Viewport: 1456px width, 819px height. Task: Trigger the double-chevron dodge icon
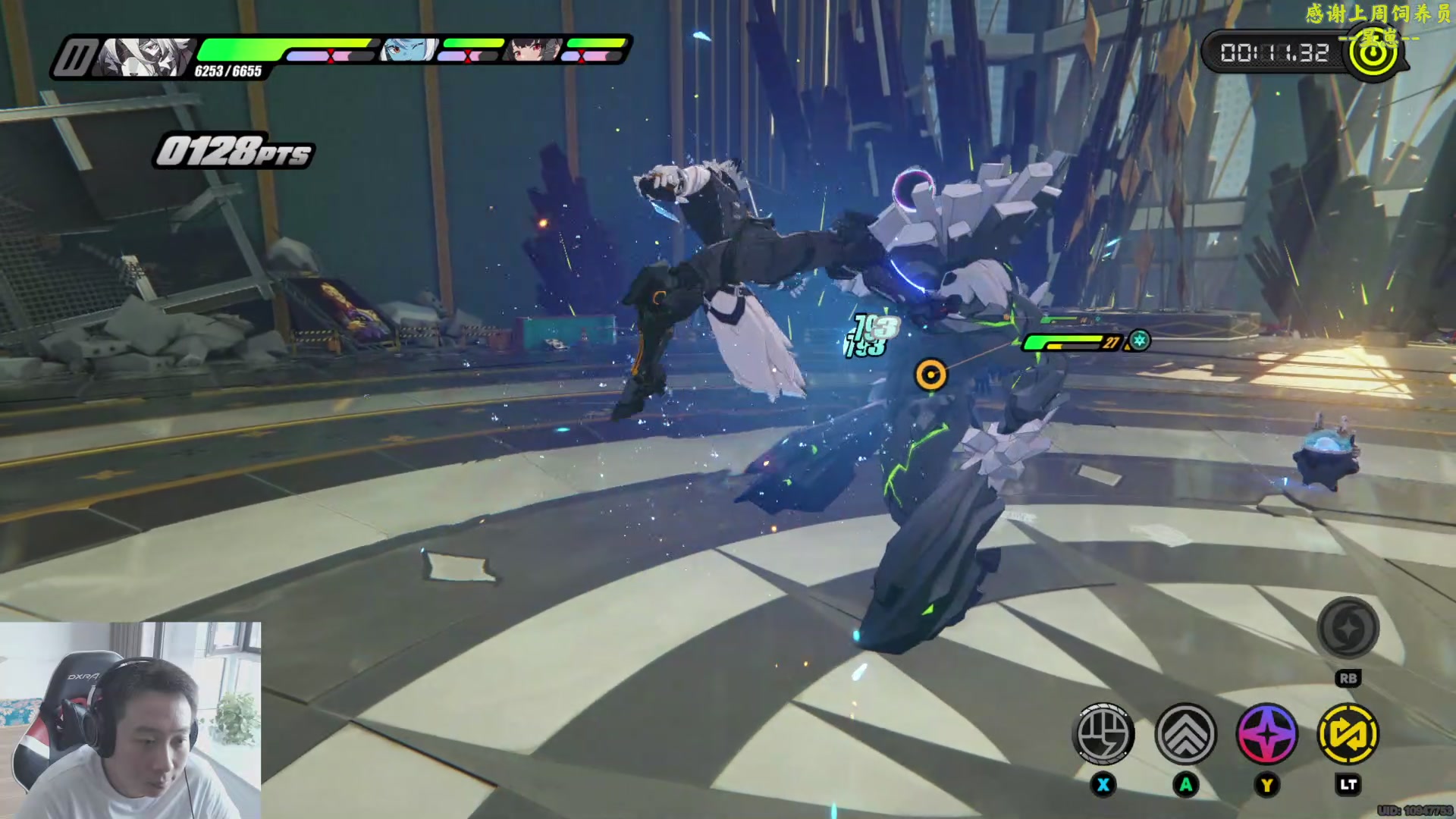[1185, 734]
